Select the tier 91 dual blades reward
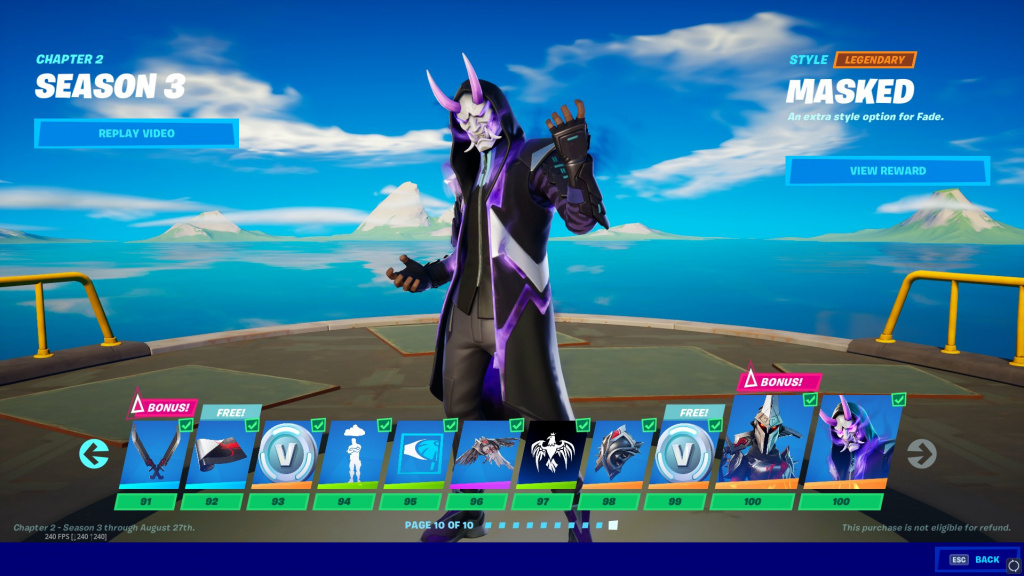The image size is (1024, 576). coord(153,454)
